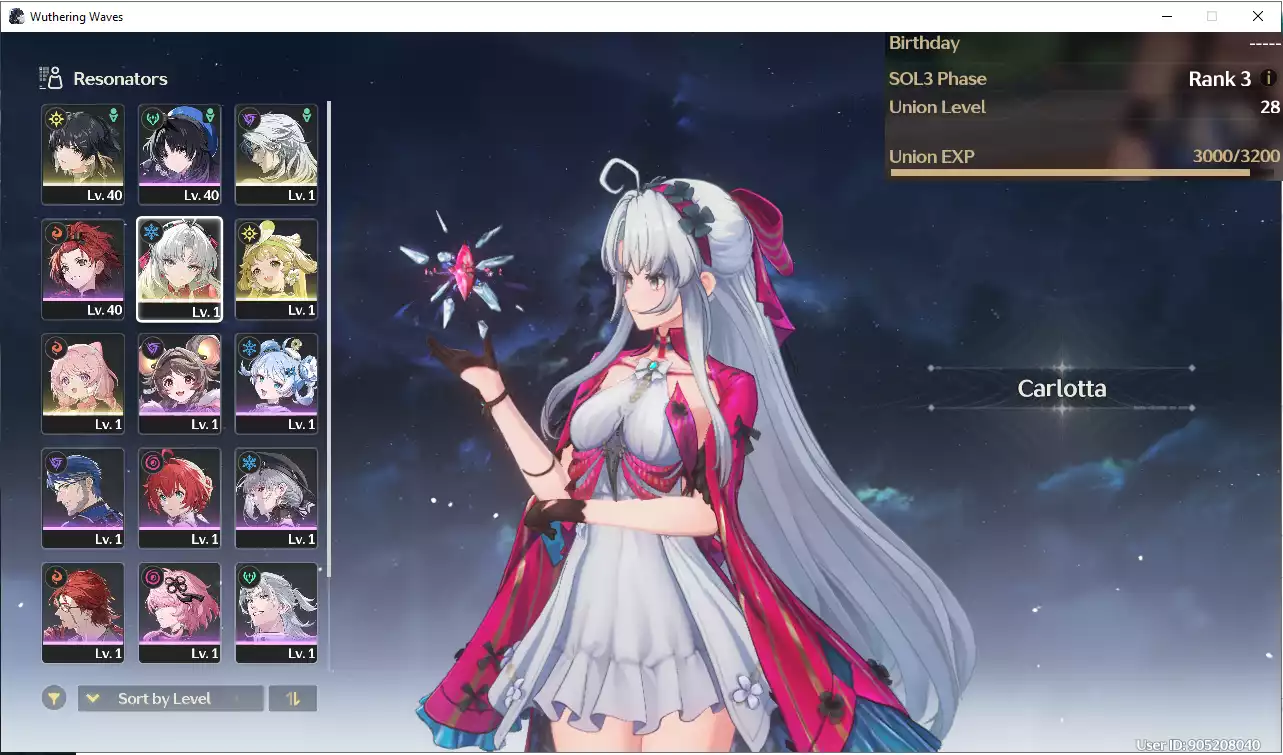Choose the resonator wearing a blue beret

click(x=180, y=155)
